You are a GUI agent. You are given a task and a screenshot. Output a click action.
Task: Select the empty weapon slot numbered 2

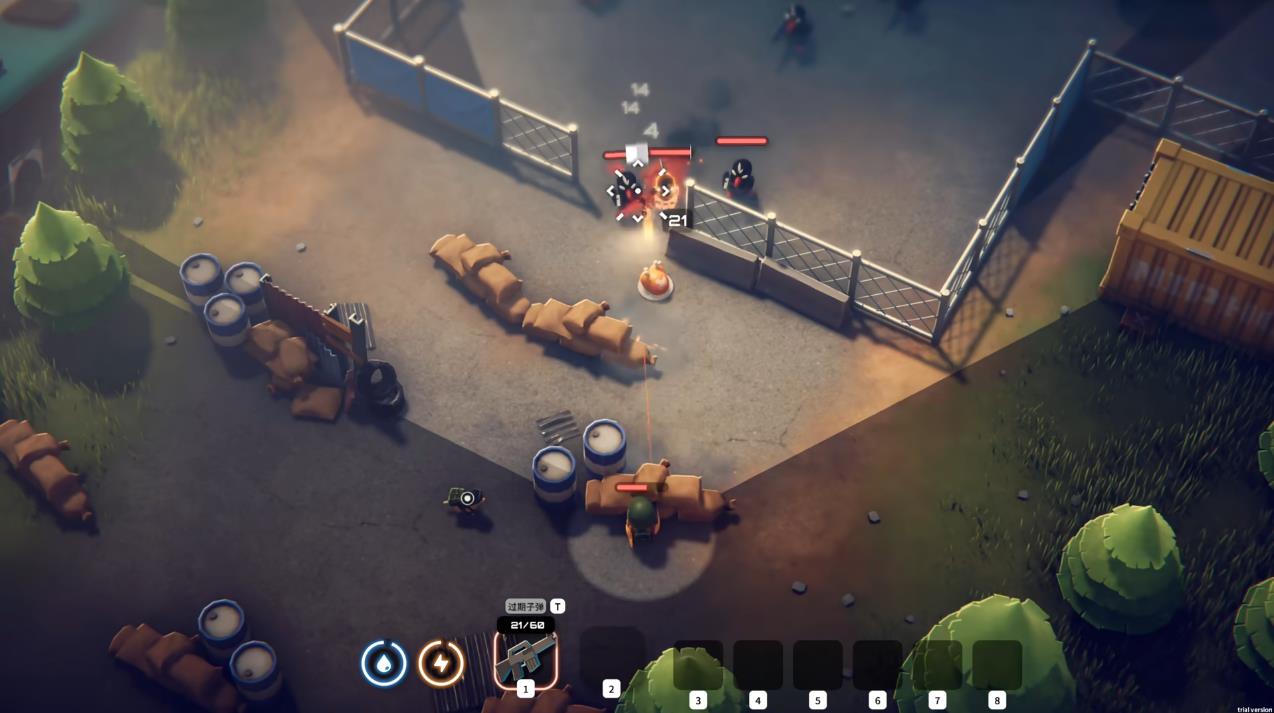611,656
